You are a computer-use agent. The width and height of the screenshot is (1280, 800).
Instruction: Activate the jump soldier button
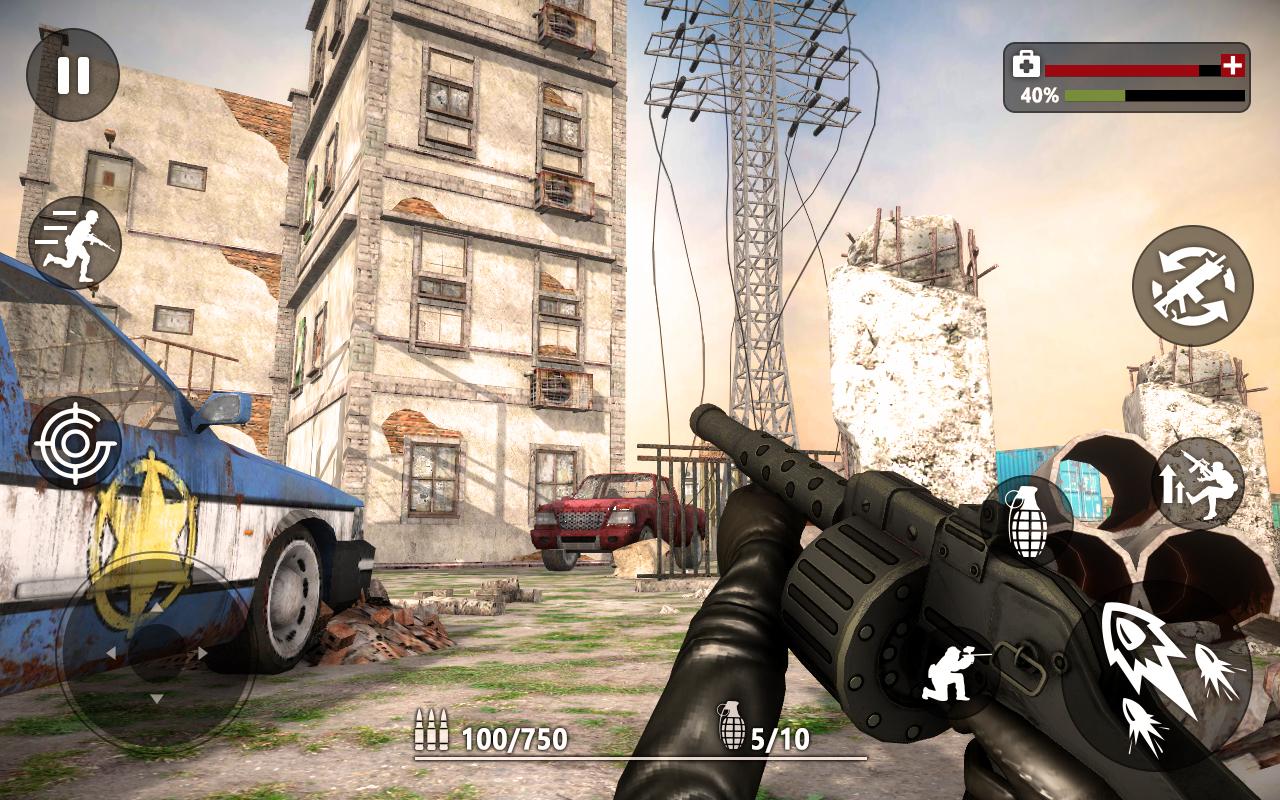click(x=1199, y=484)
